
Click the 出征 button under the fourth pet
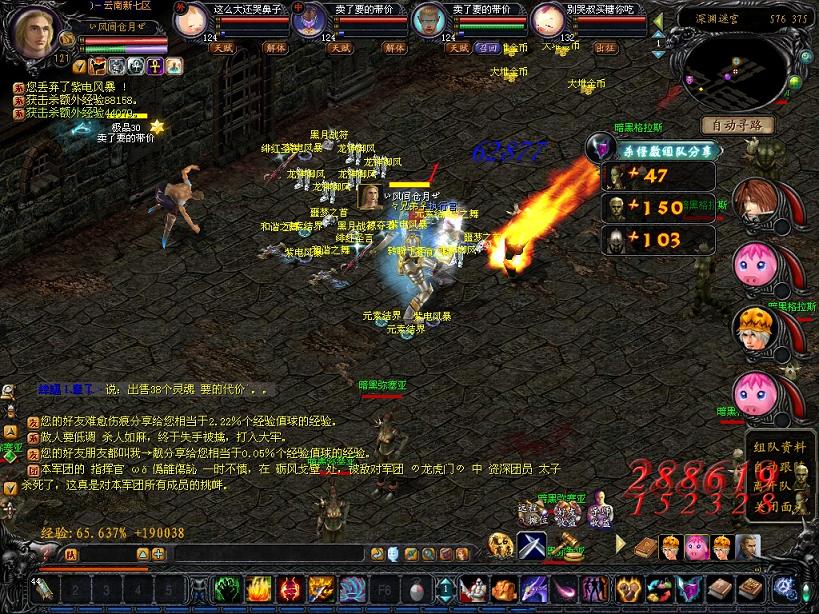point(606,47)
